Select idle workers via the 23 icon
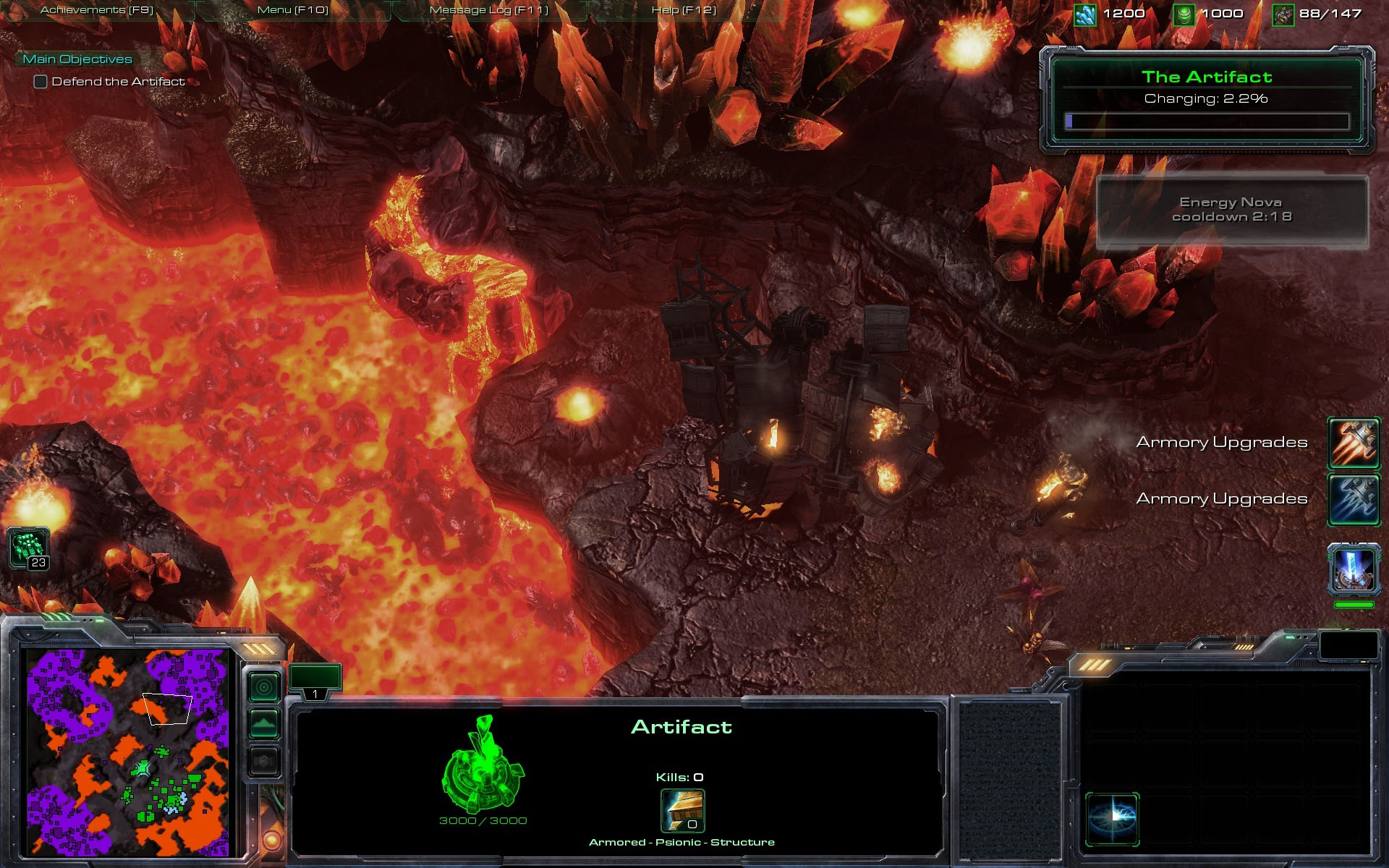This screenshot has height=868, width=1389. pos(29,548)
